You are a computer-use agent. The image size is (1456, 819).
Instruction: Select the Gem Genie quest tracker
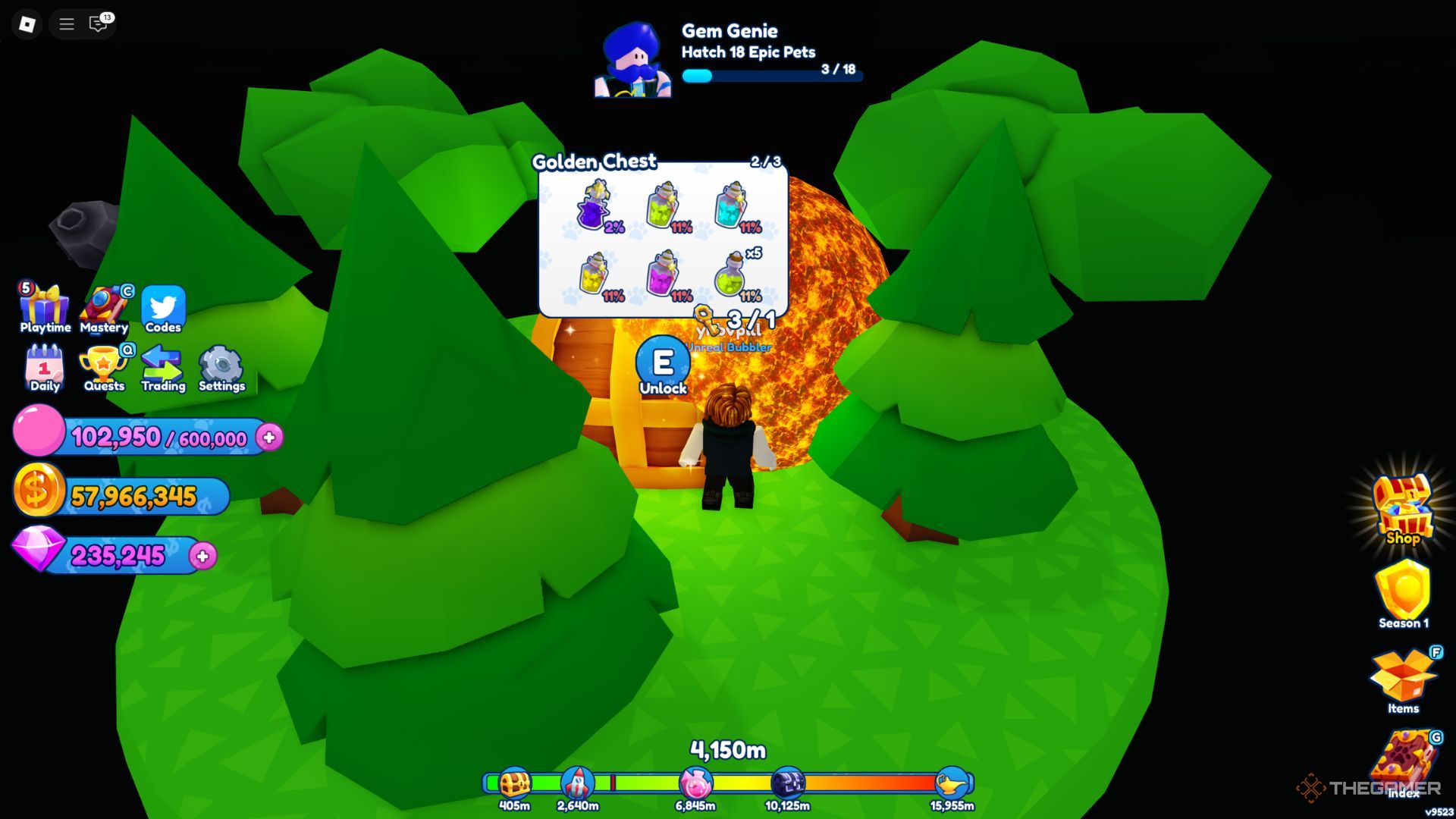tap(728, 57)
